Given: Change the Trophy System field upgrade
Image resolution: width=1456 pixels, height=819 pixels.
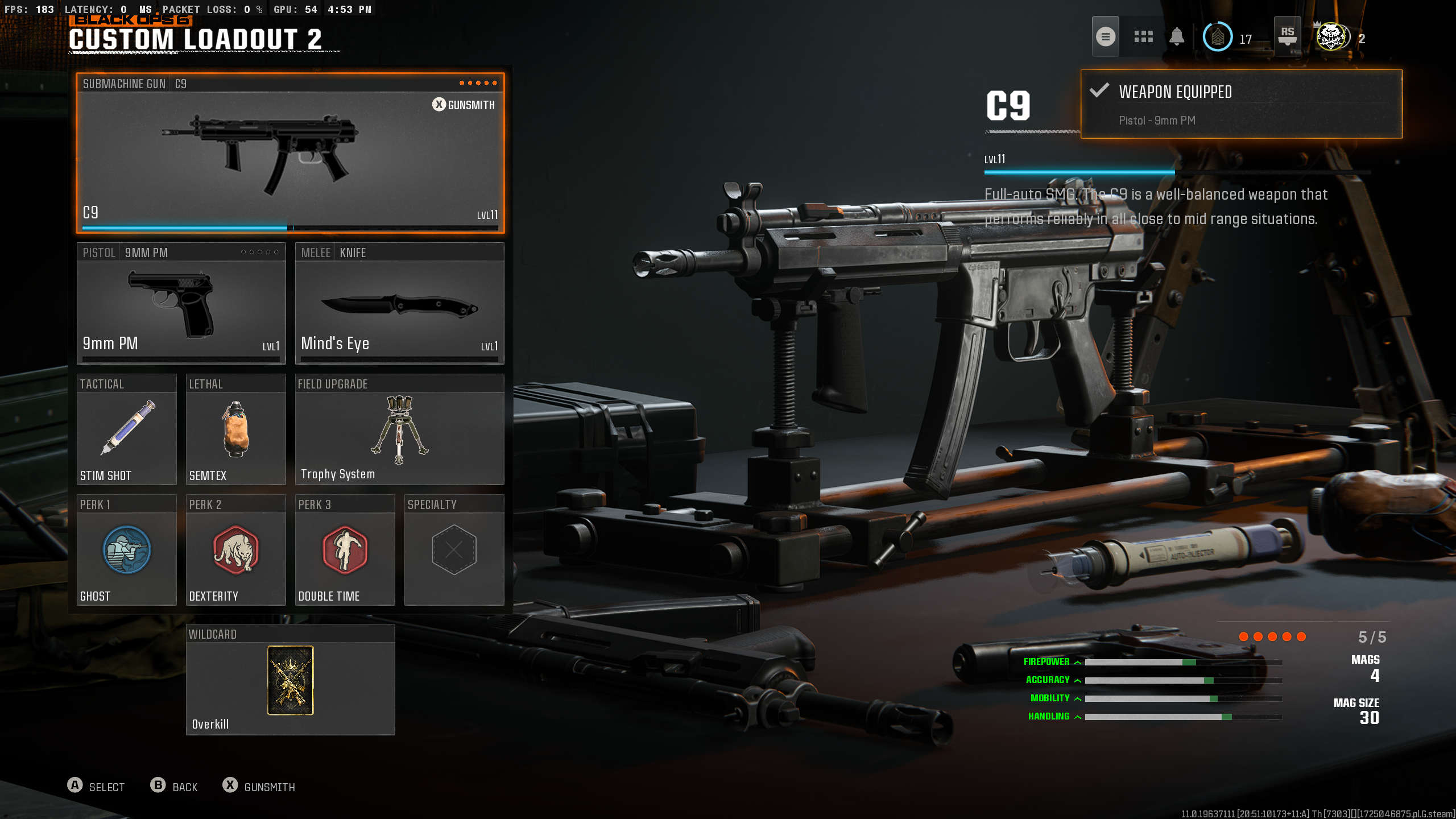Looking at the screenshot, I should point(399,430).
